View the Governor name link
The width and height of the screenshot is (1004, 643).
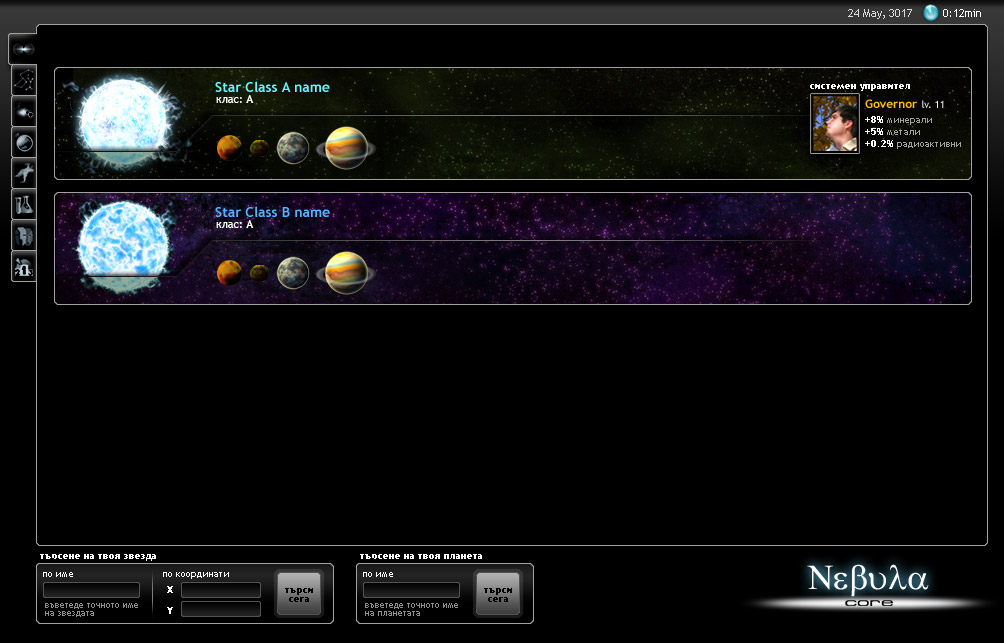[x=890, y=104]
